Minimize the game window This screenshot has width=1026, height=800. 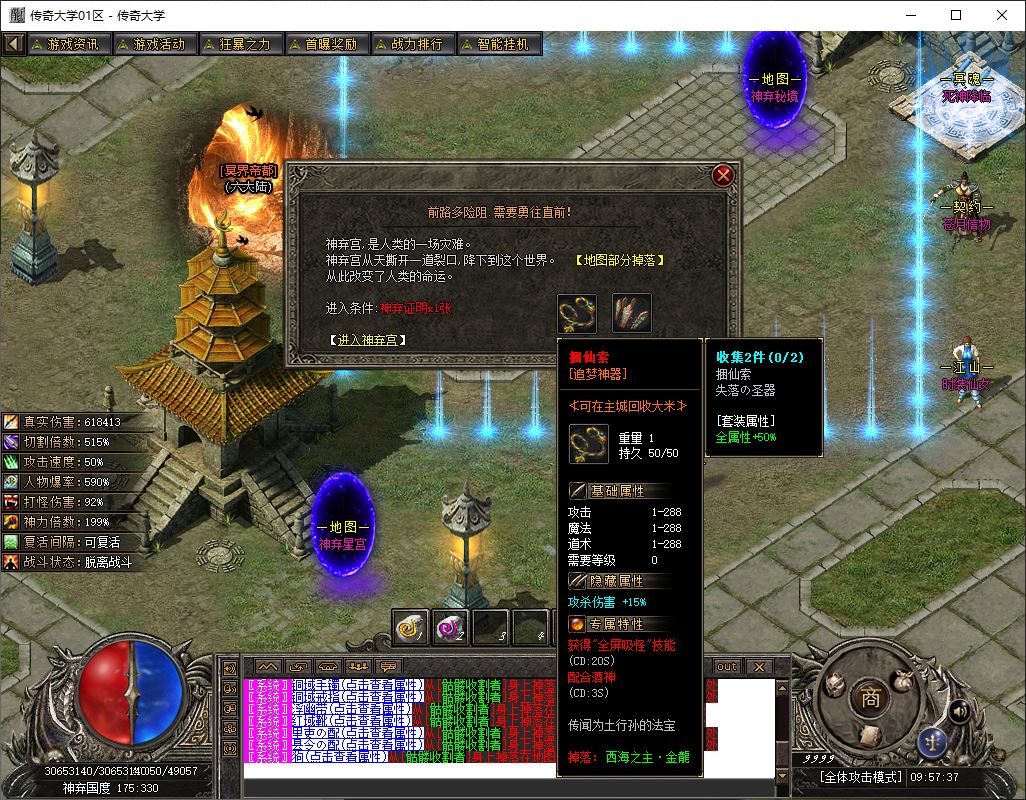click(x=910, y=15)
